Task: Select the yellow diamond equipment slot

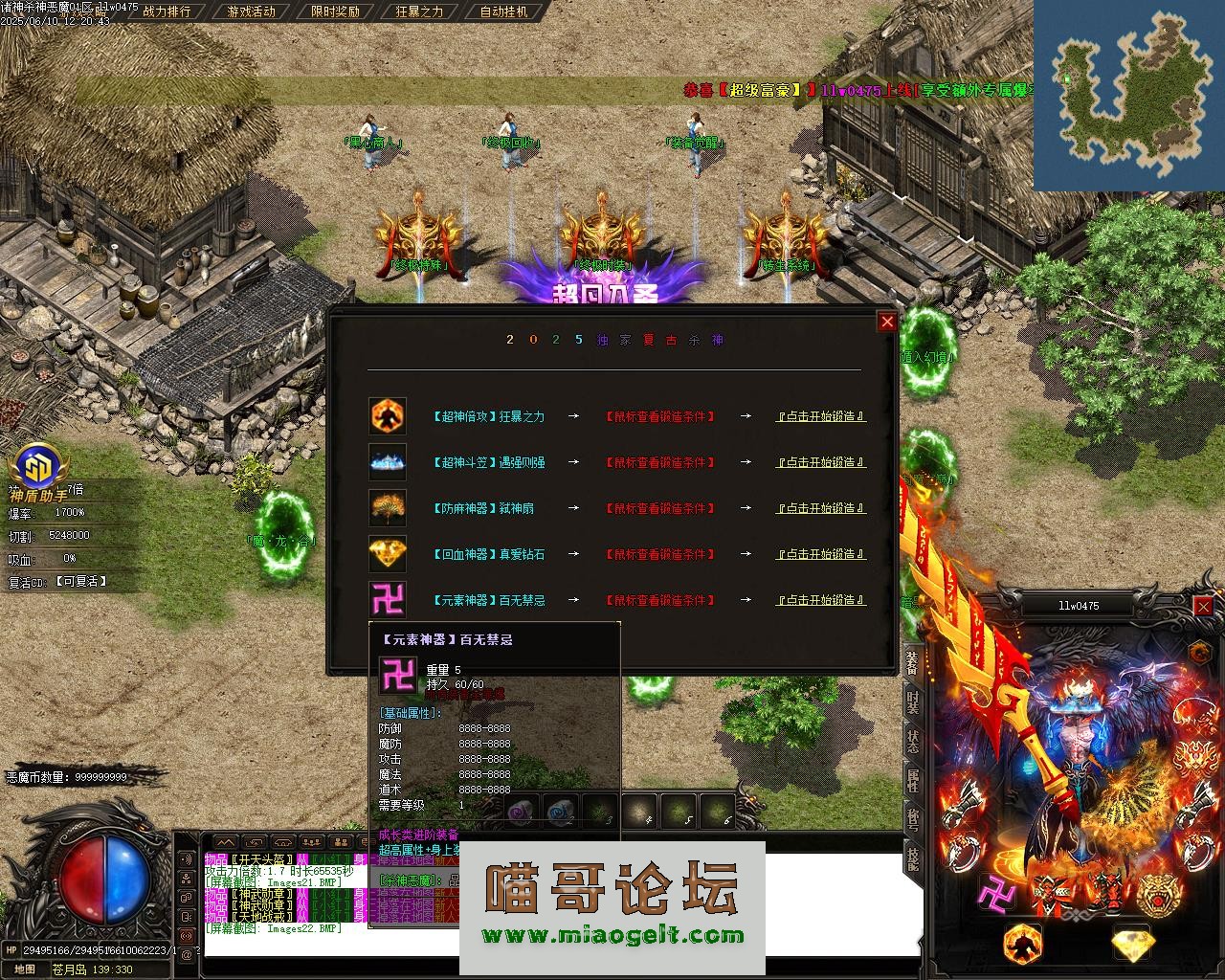Action: tap(1132, 944)
